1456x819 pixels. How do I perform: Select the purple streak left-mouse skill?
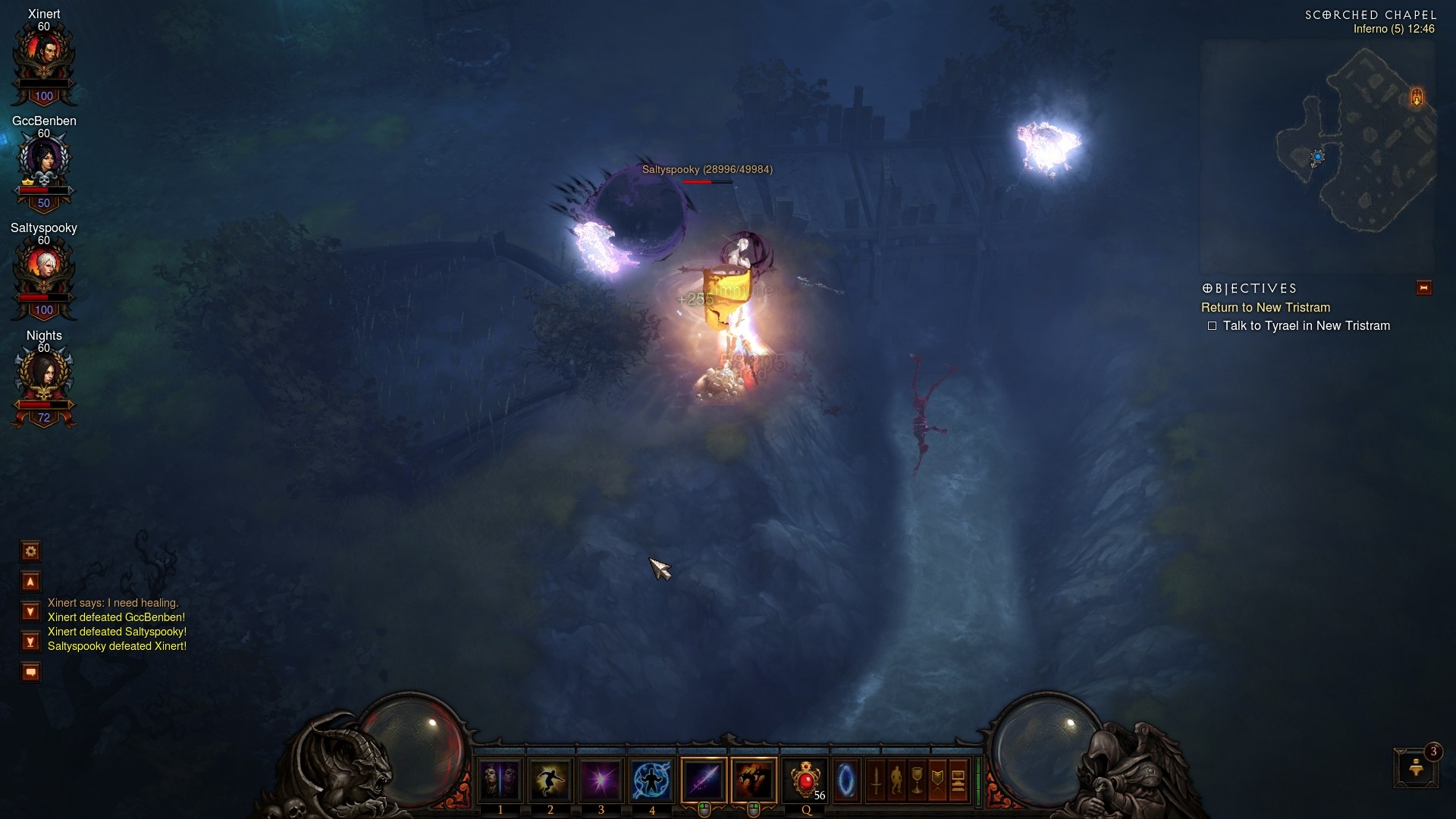click(x=704, y=780)
